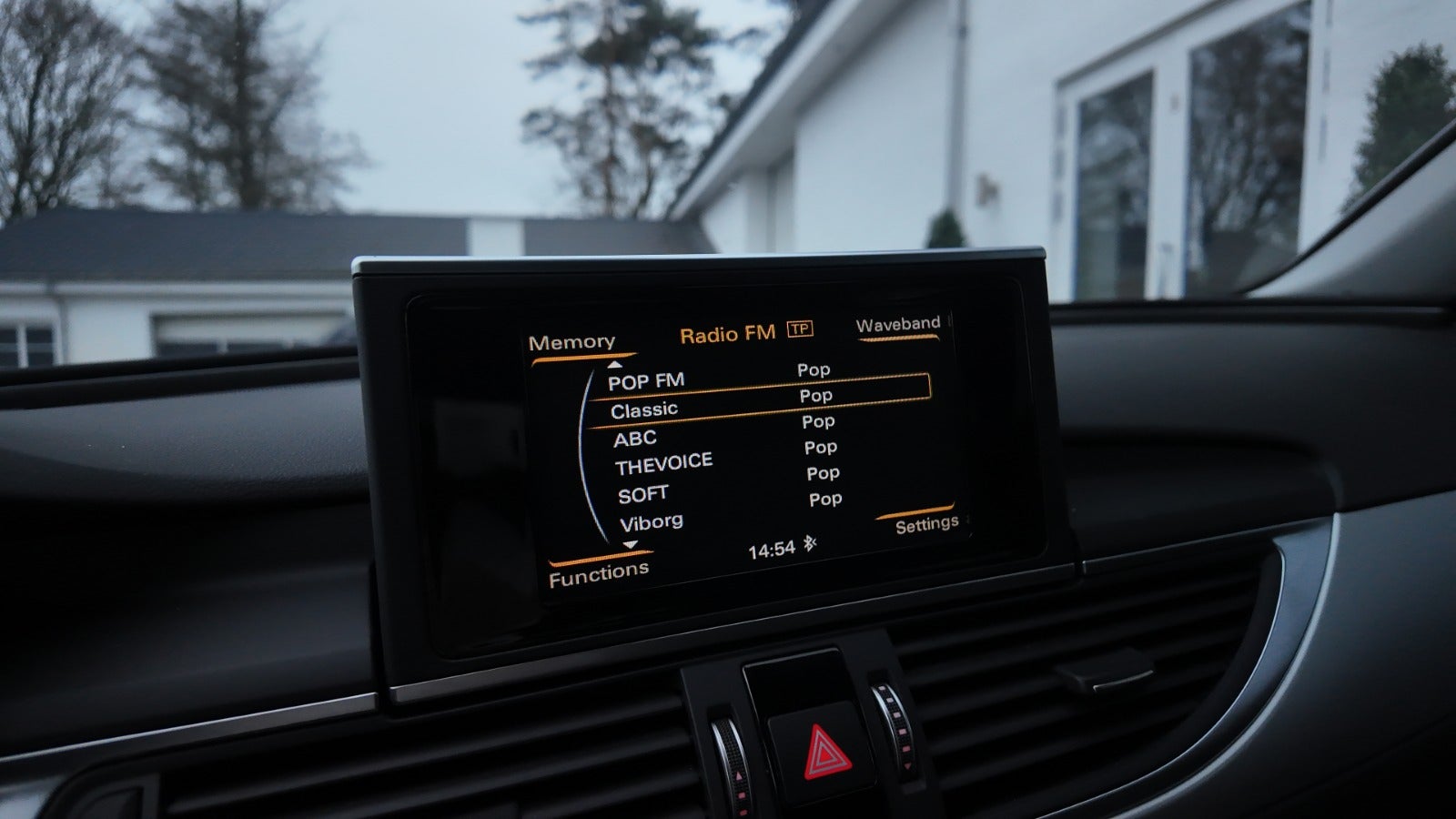Switch to the Viborg station
The image size is (1456, 819).
(651, 523)
